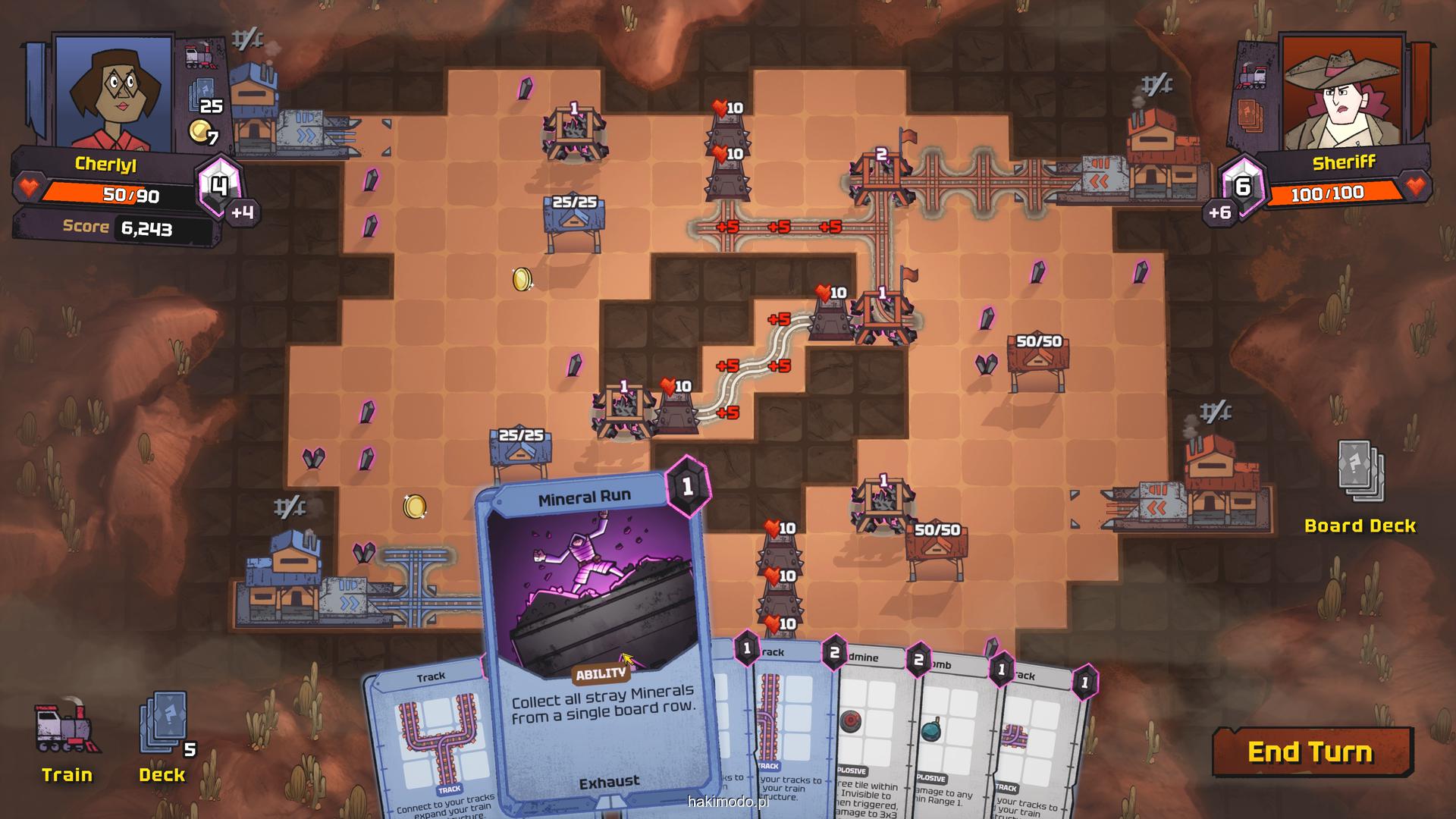Open the player Deck pile

(x=163, y=730)
